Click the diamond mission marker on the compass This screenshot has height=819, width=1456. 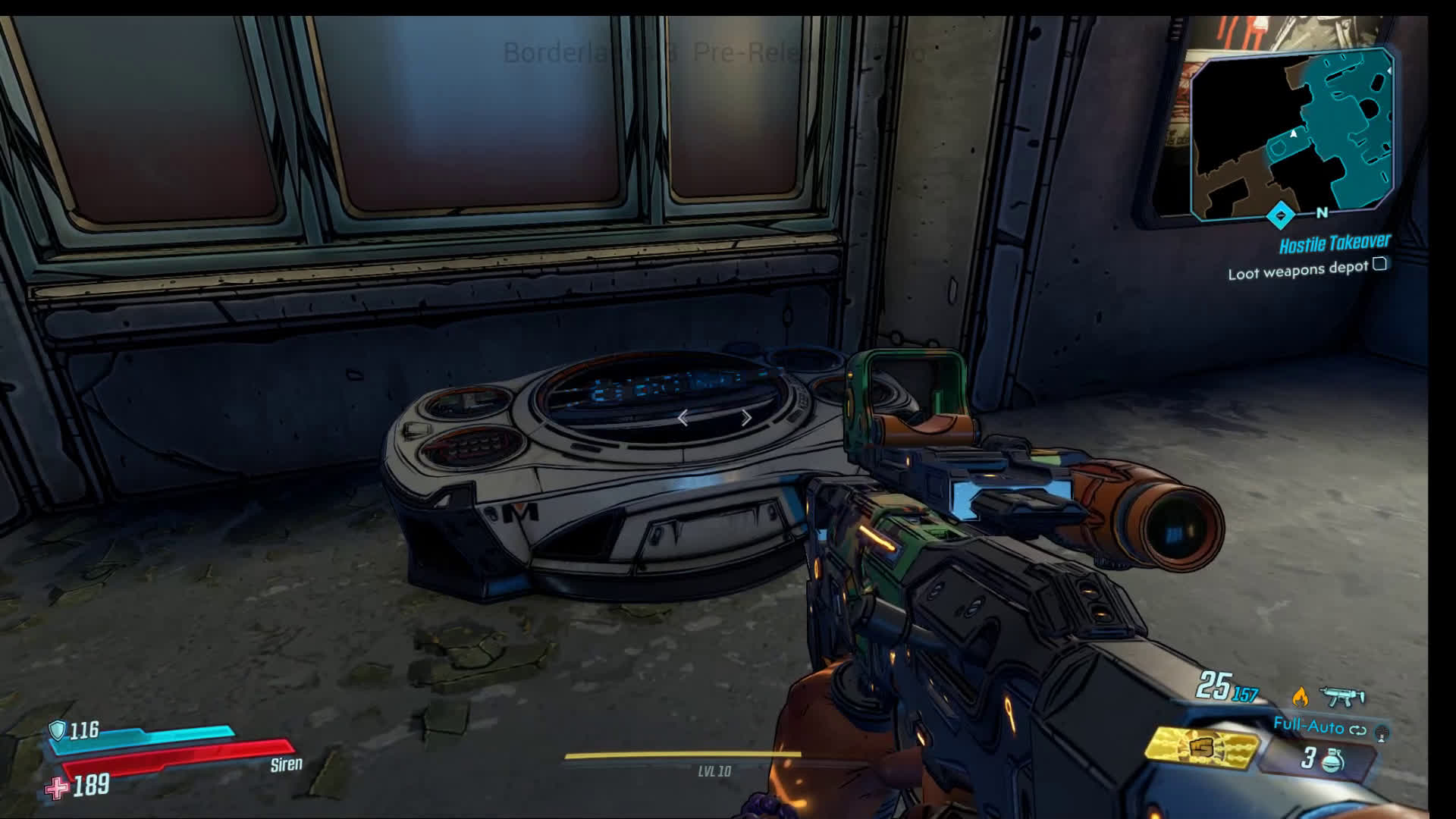point(1281,215)
